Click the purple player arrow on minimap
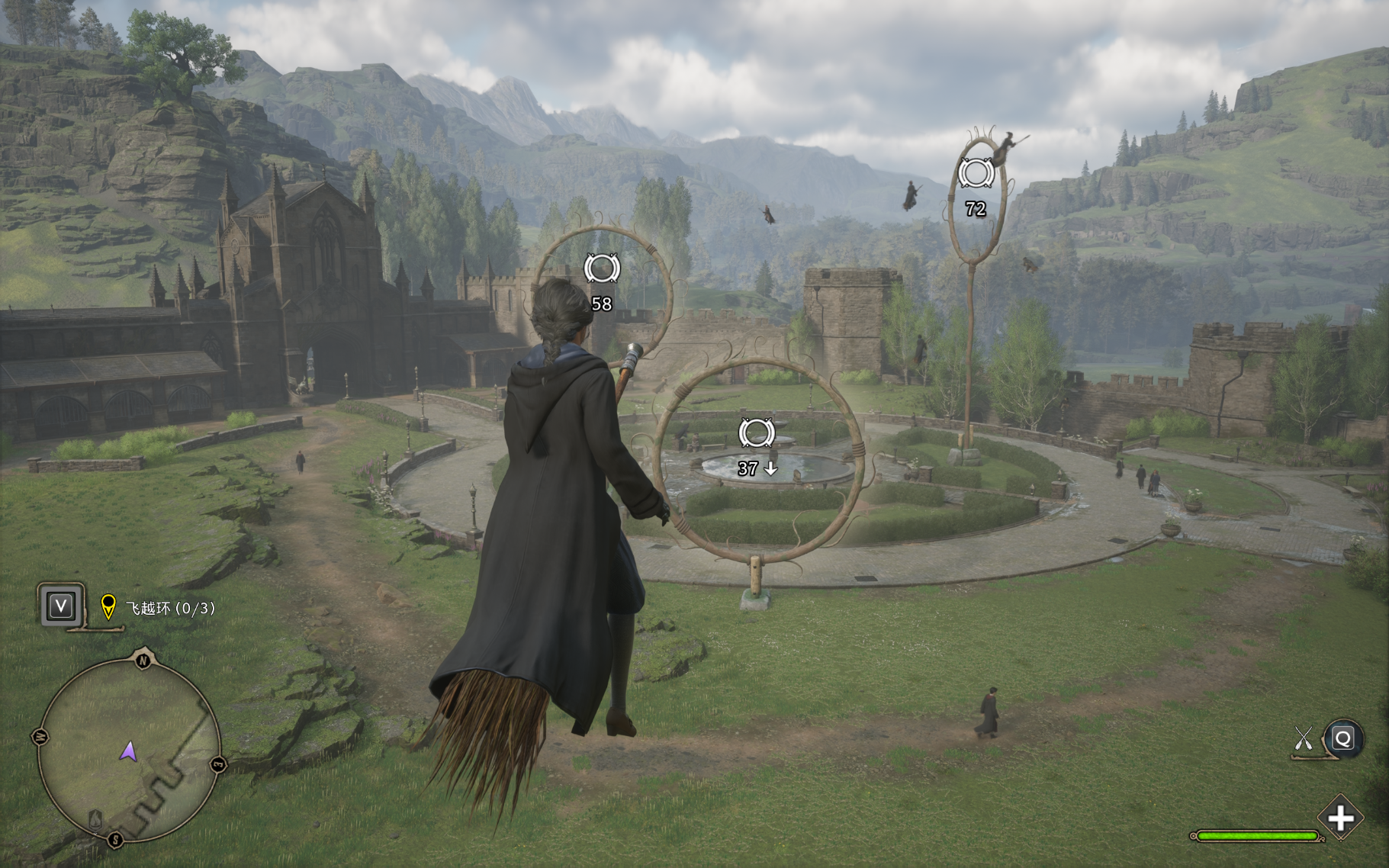The image size is (1389, 868). [128, 752]
